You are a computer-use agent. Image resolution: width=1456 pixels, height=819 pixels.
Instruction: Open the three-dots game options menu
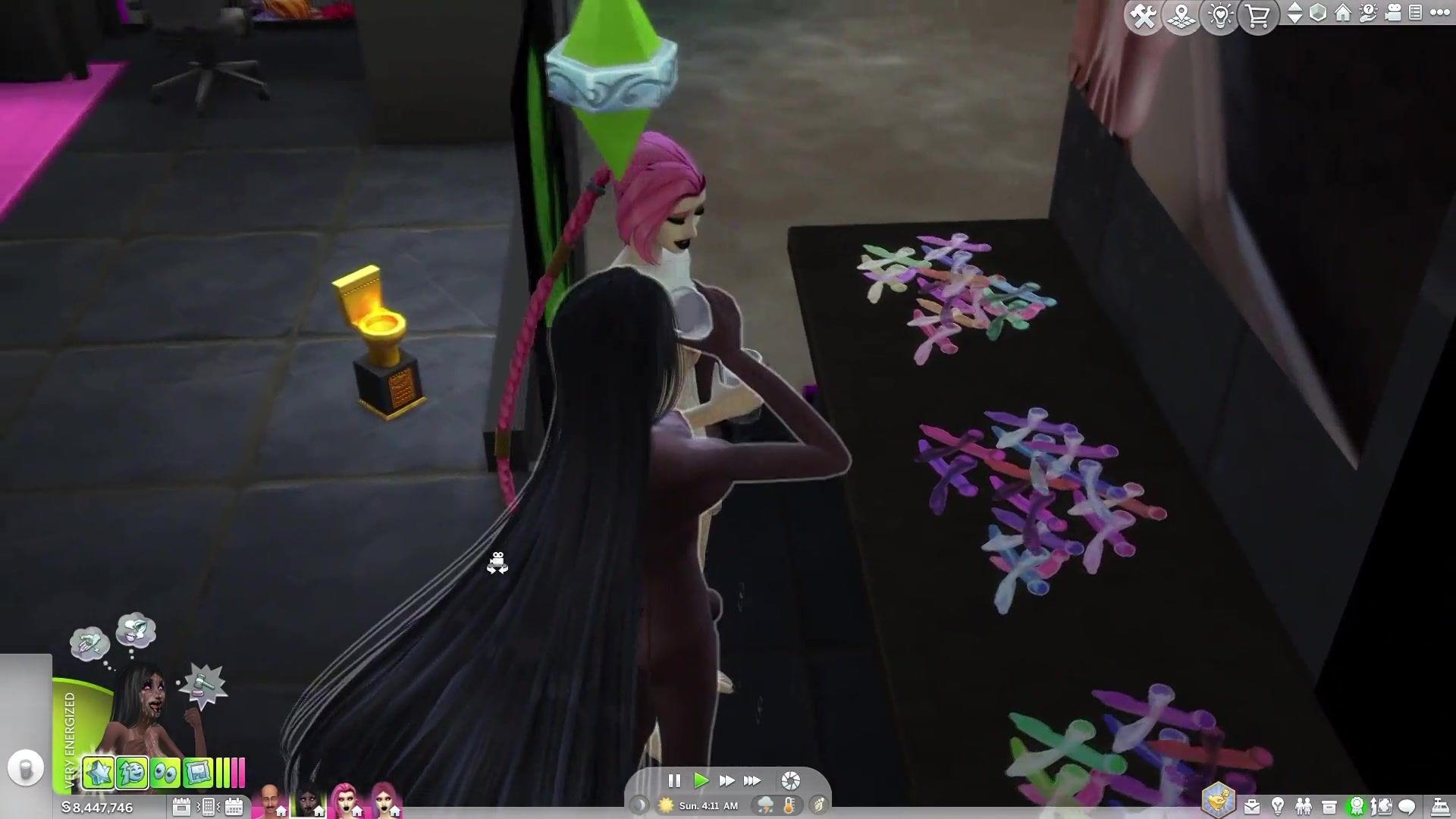pos(1439,13)
